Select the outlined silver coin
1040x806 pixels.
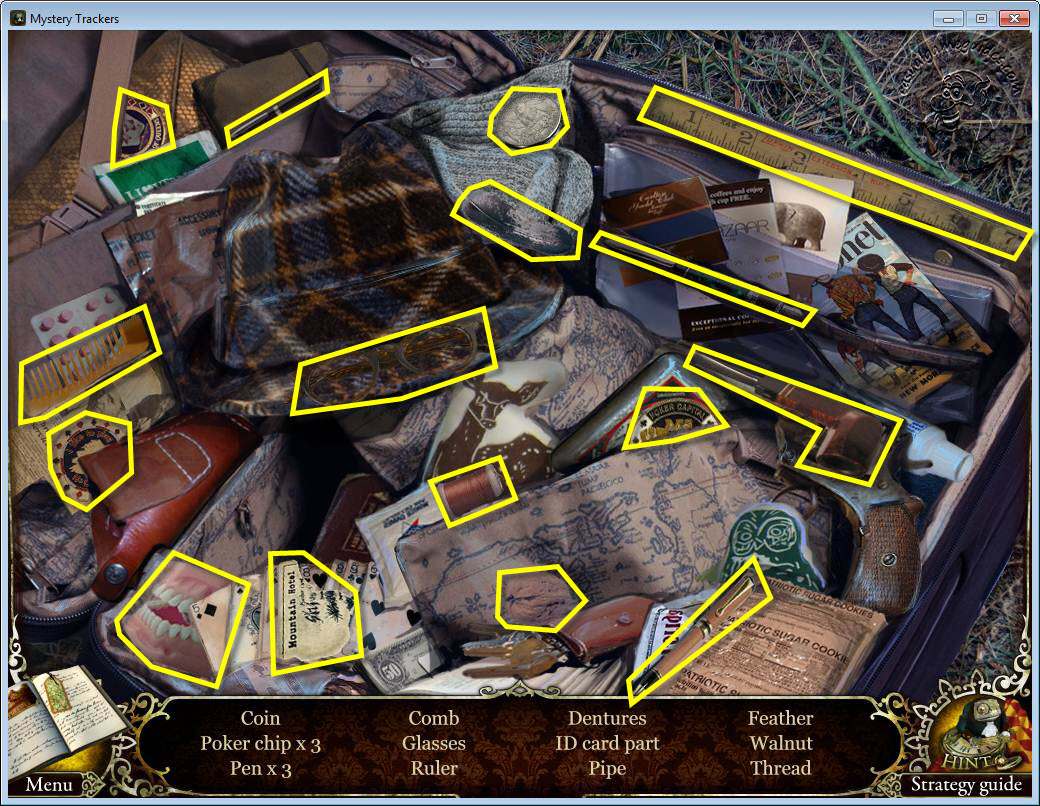point(528,119)
